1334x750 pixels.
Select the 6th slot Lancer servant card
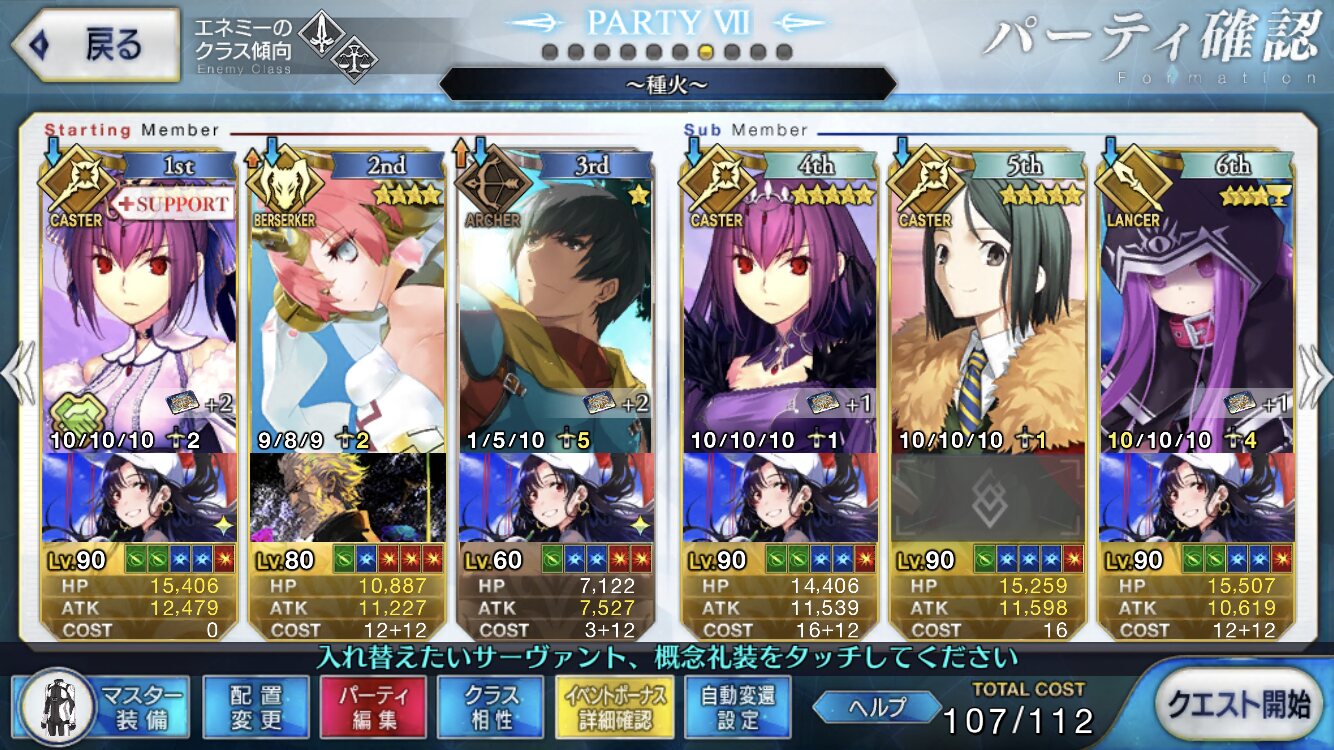[x=1196, y=310]
